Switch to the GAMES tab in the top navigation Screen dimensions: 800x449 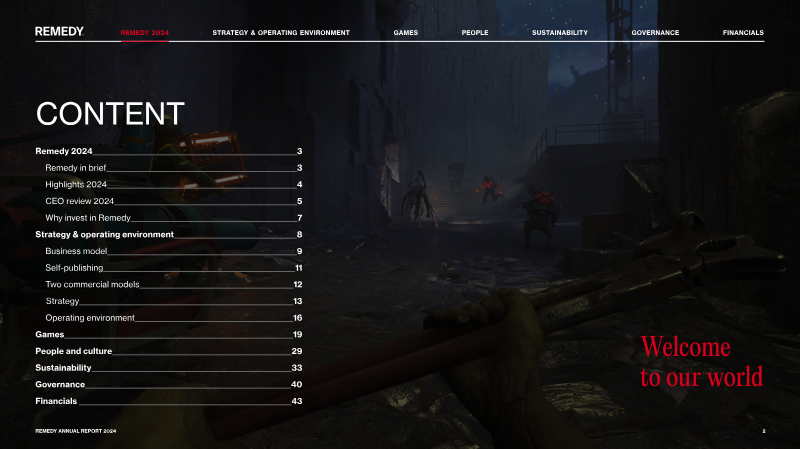click(x=406, y=33)
